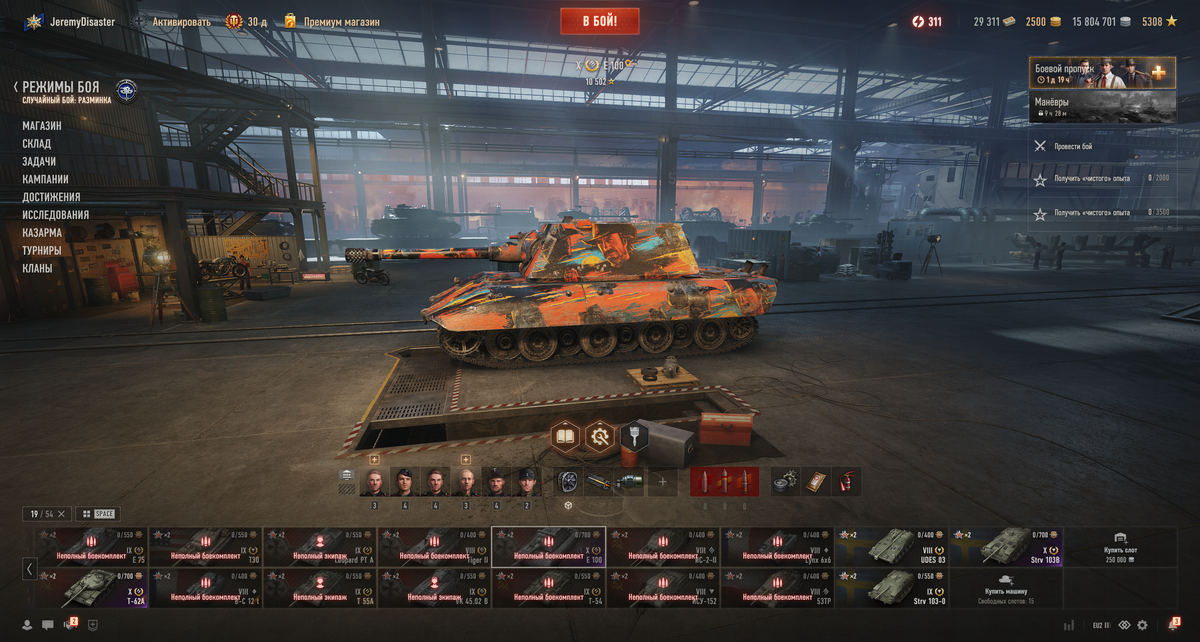Enter the КАЗАРМА barracks
This screenshot has width=1200, height=642.
click(x=42, y=233)
